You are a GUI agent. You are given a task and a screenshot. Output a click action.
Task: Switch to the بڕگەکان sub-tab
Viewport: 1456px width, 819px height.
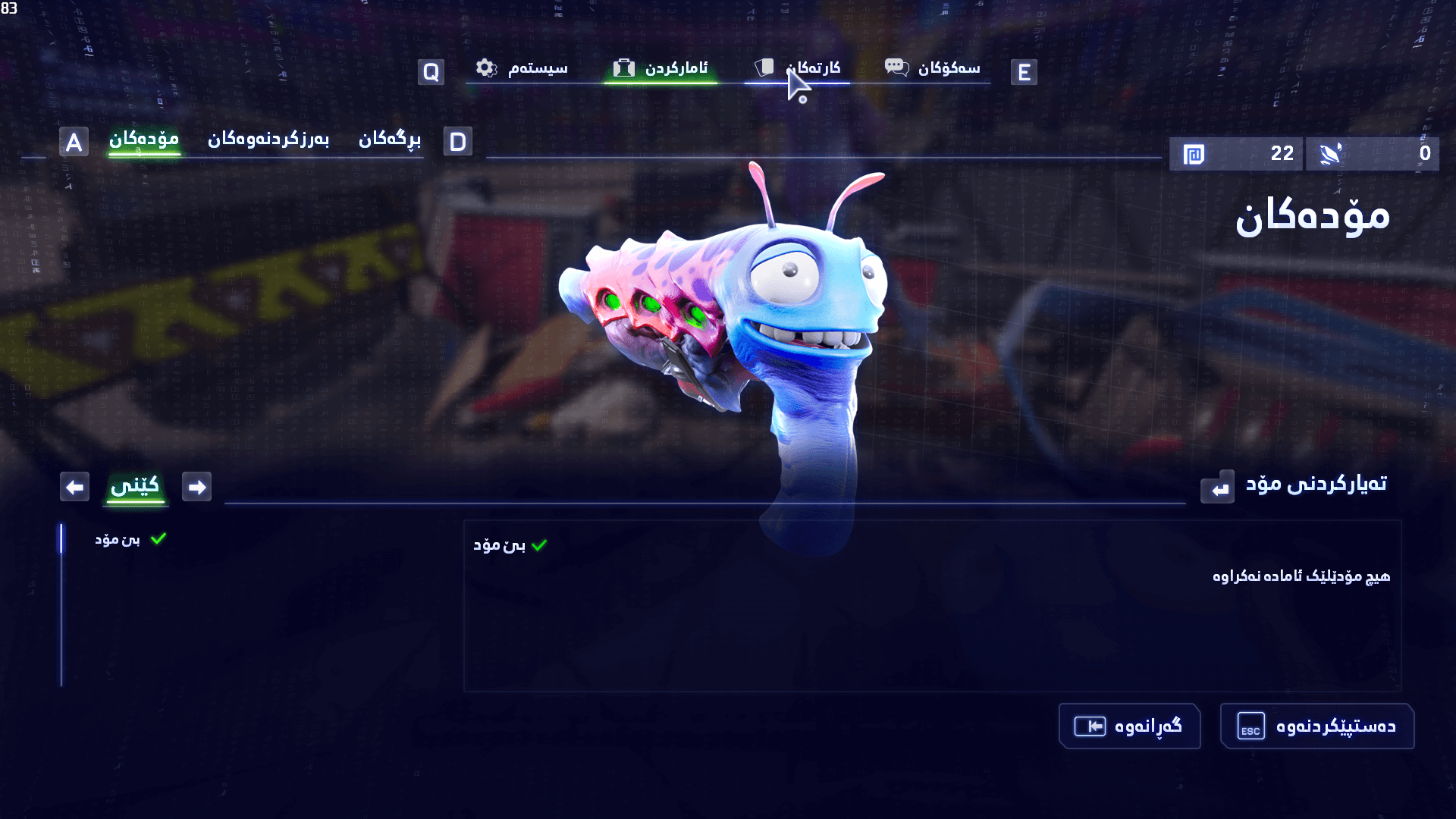[389, 140]
